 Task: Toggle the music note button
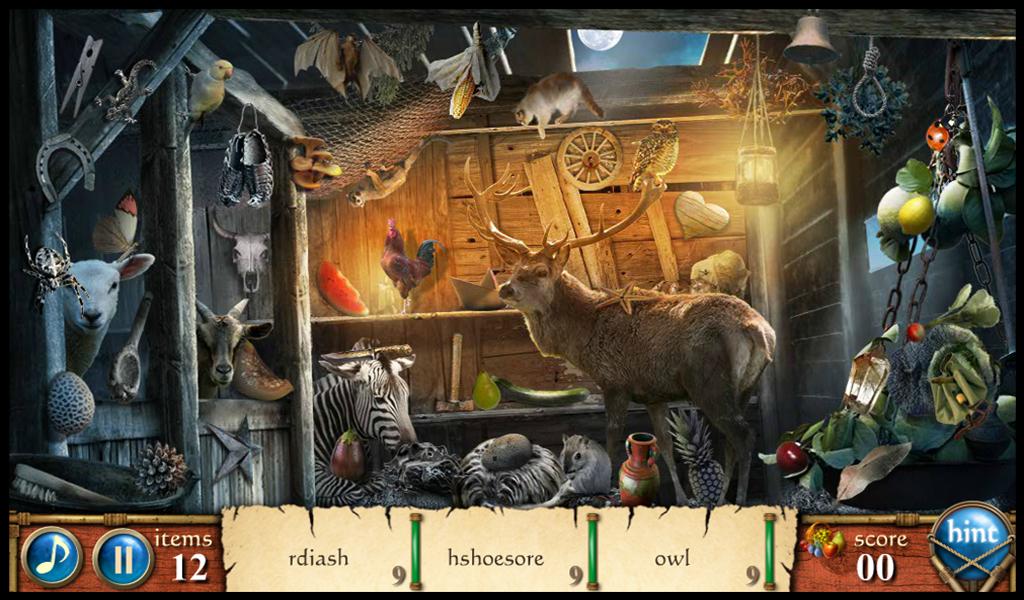(x=51, y=556)
